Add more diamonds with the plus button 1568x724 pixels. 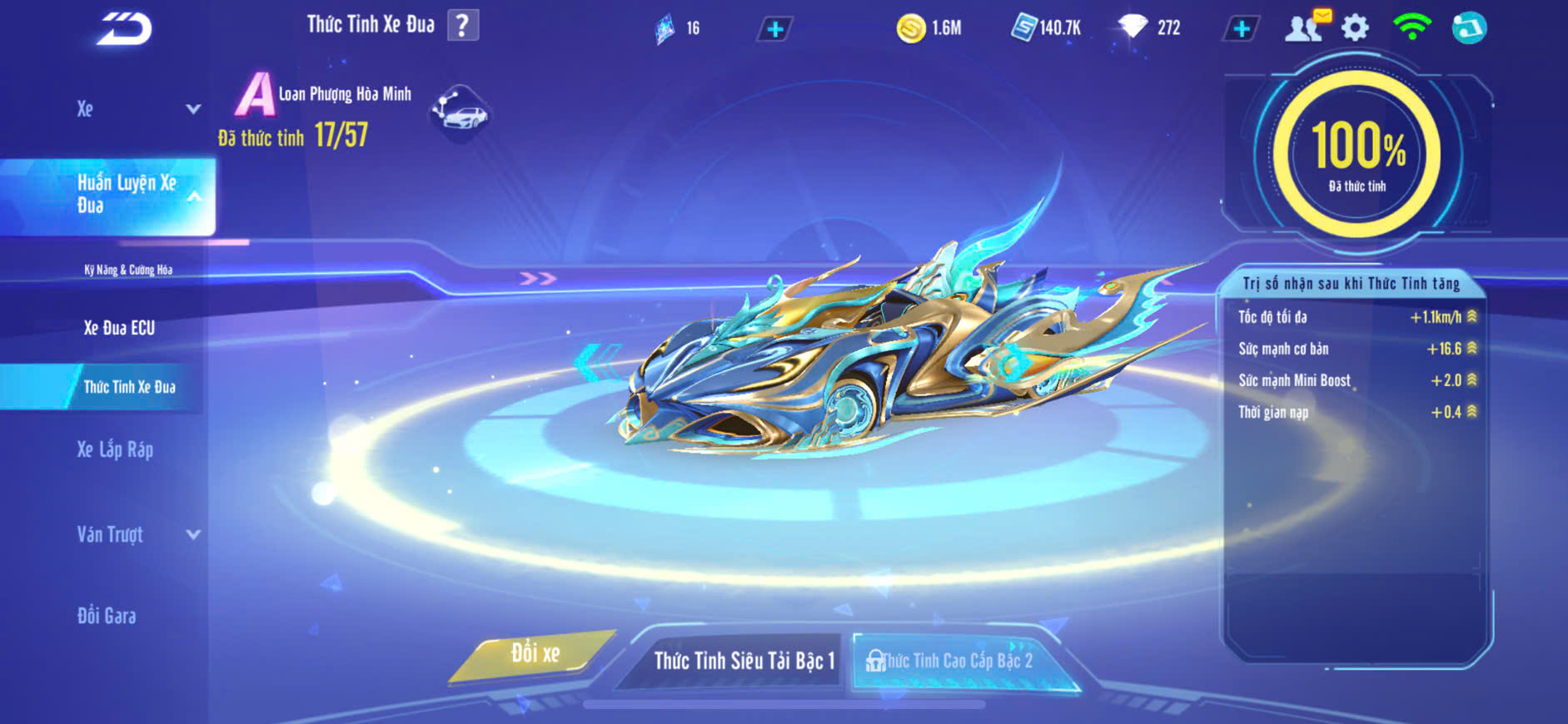[x=1241, y=29]
